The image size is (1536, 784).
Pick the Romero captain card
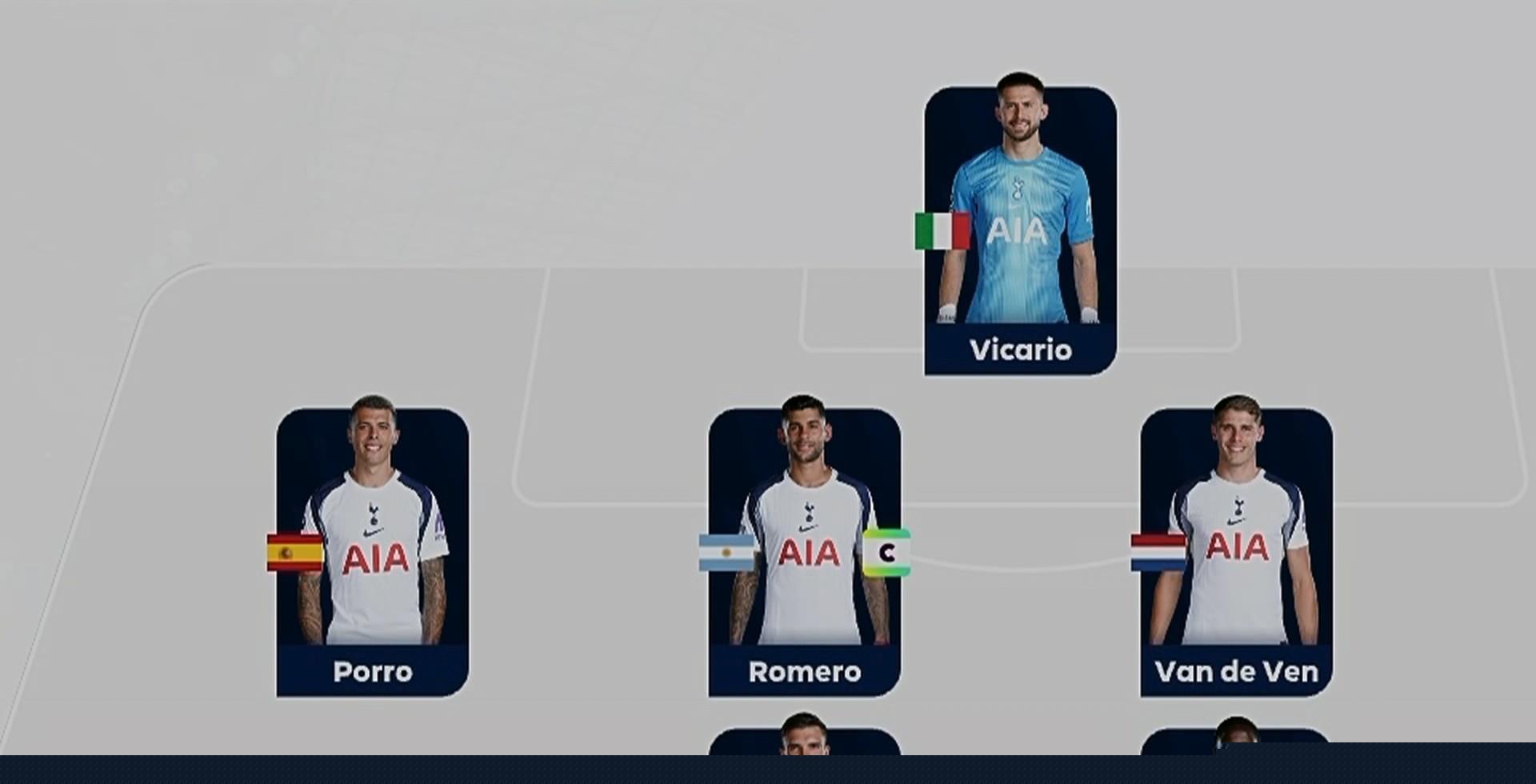coord(805,552)
